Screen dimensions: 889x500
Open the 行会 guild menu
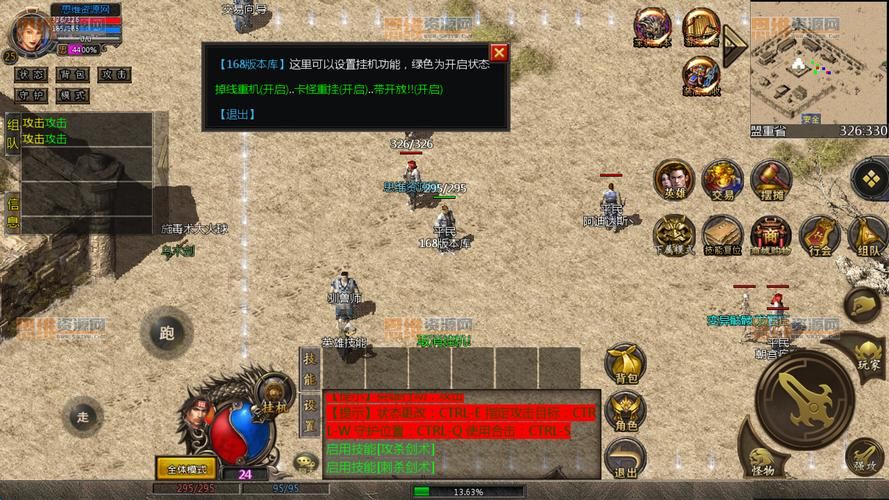click(x=819, y=236)
